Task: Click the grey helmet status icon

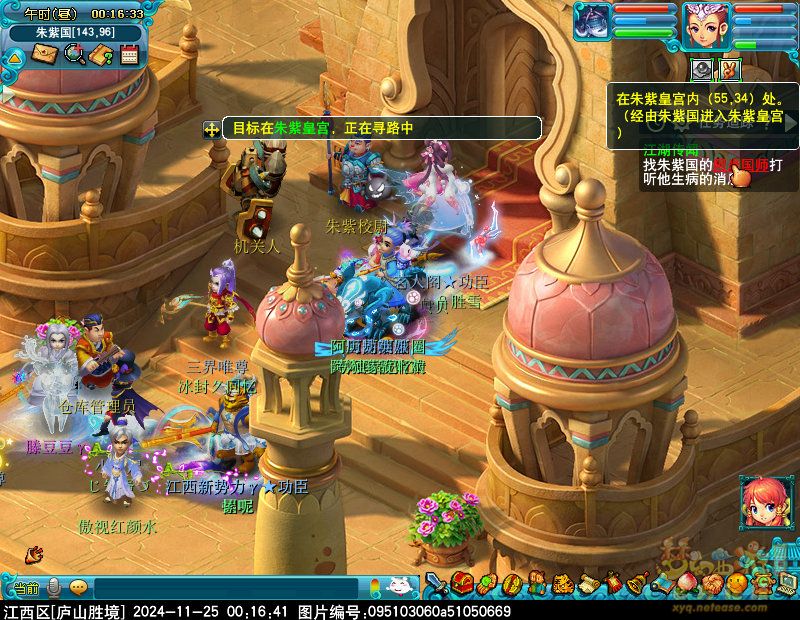Action: tap(703, 70)
